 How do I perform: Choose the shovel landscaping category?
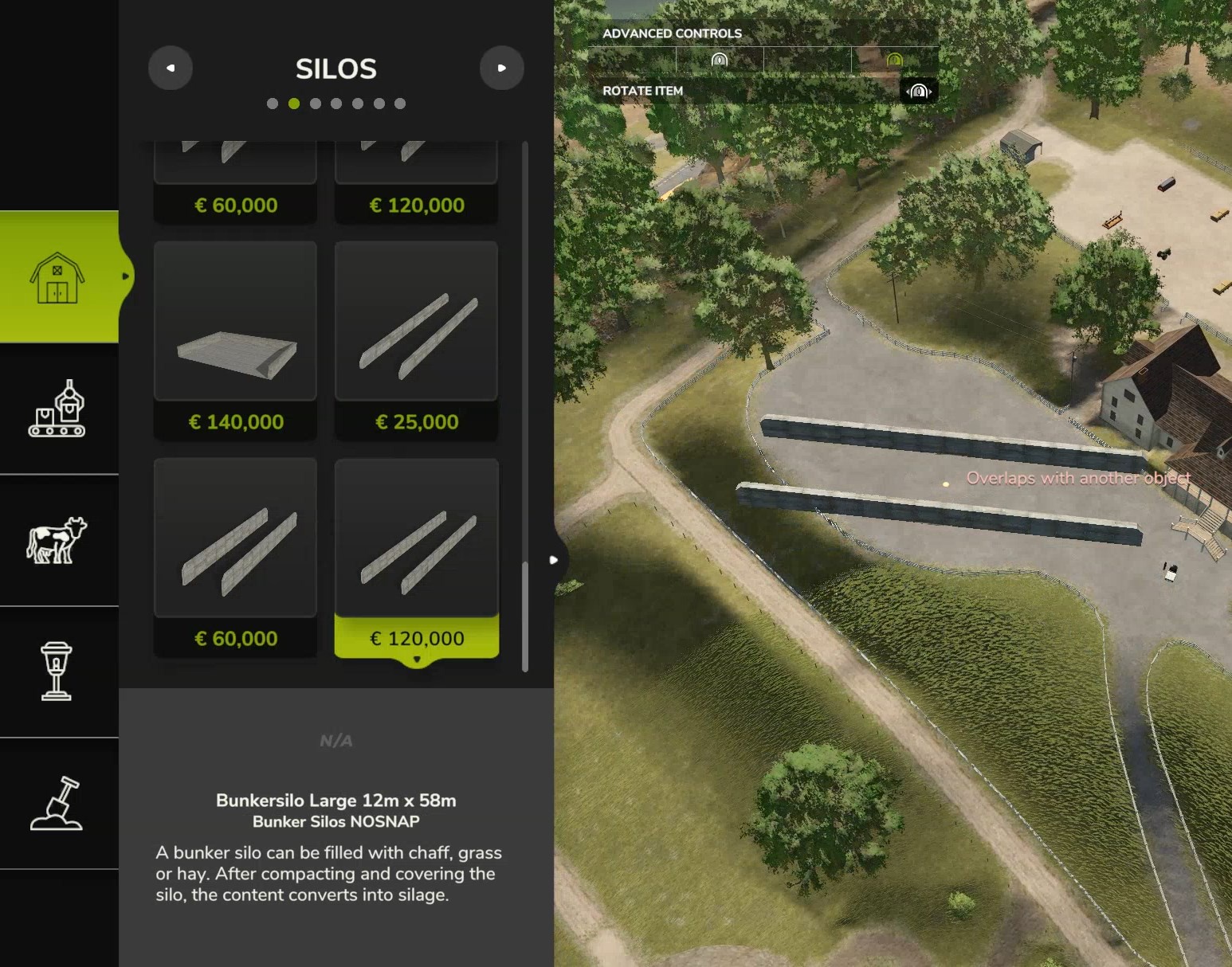click(x=57, y=803)
